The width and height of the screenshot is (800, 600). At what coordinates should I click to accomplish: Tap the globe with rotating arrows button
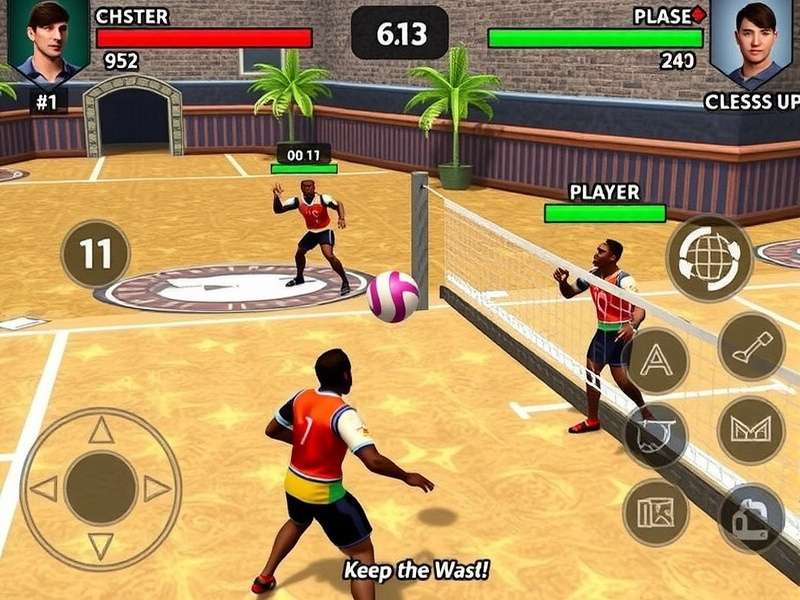709,257
